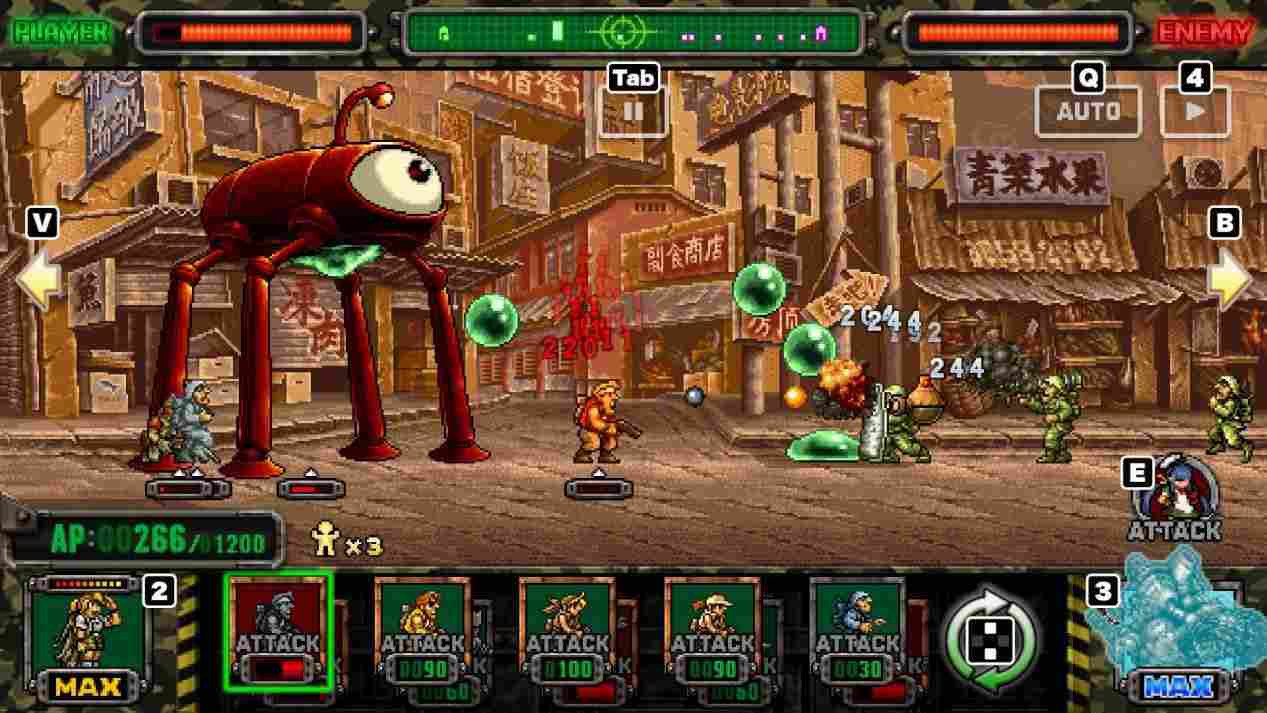This screenshot has height=713, width=1267.
Task: Deploy the 90 AP unit wearing a hat
Action: (712, 631)
